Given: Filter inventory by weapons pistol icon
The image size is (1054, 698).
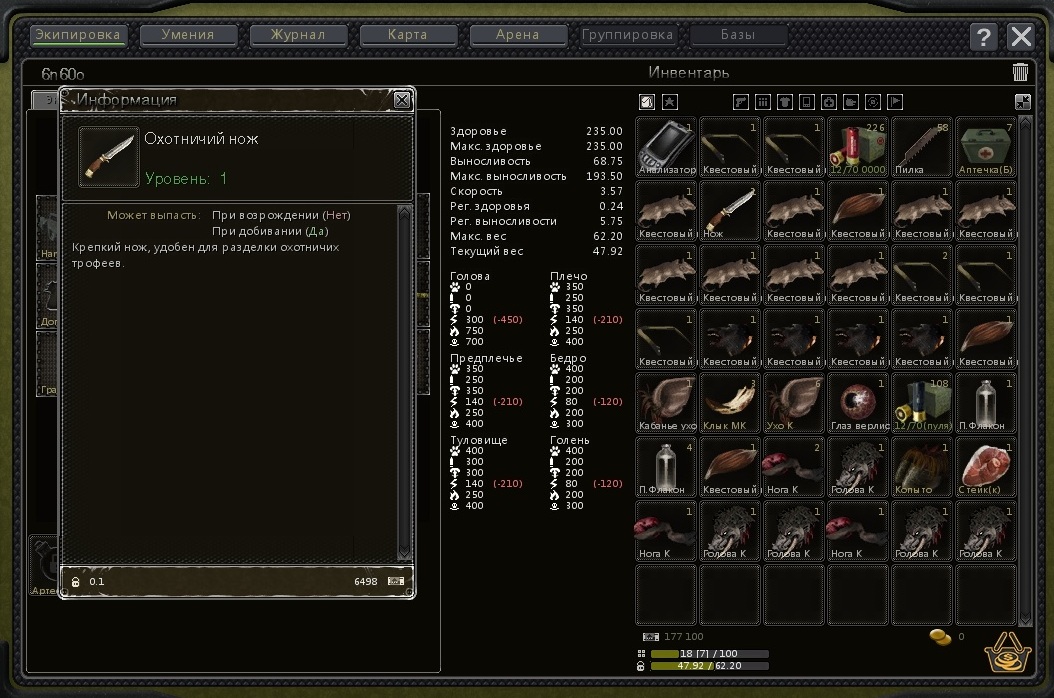Looking at the screenshot, I should pos(741,101).
